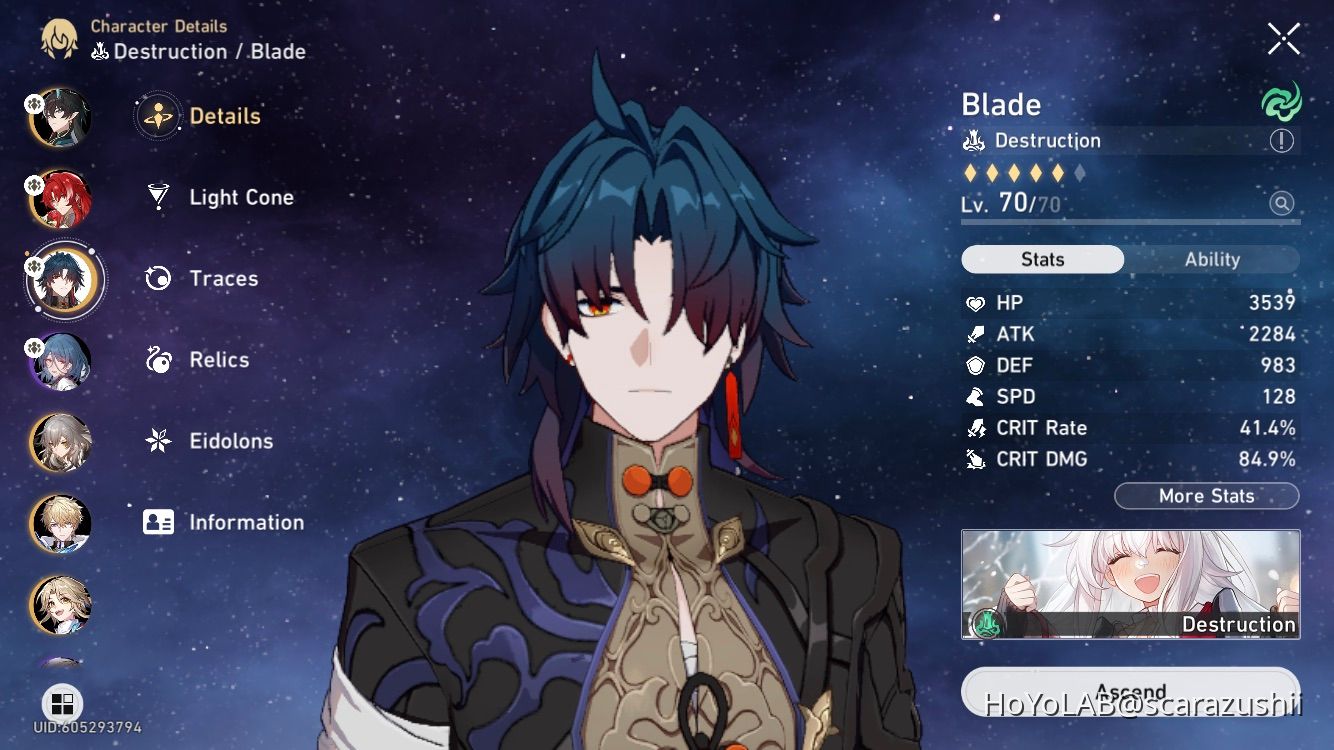Click the sword icon beside the ATK stat
Viewport: 1334px width, 750px height.
tap(976, 334)
